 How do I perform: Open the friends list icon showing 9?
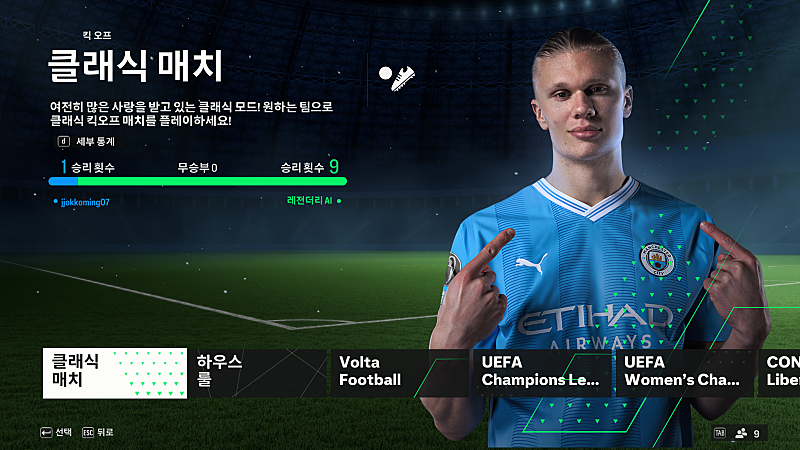coord(746,433)
